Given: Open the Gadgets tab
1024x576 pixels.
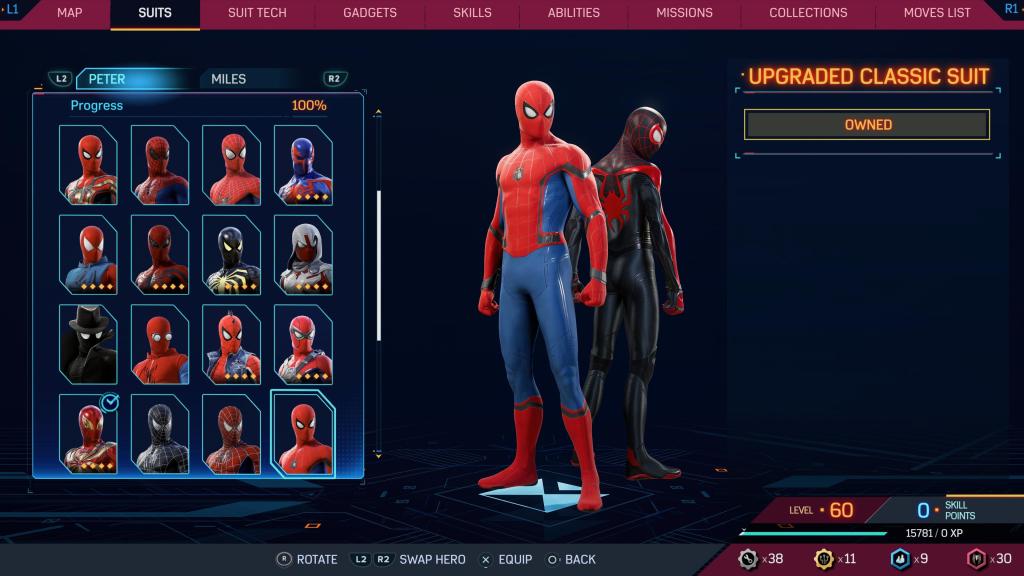Looking at the screenshot, I should click(x=370, y=13).
